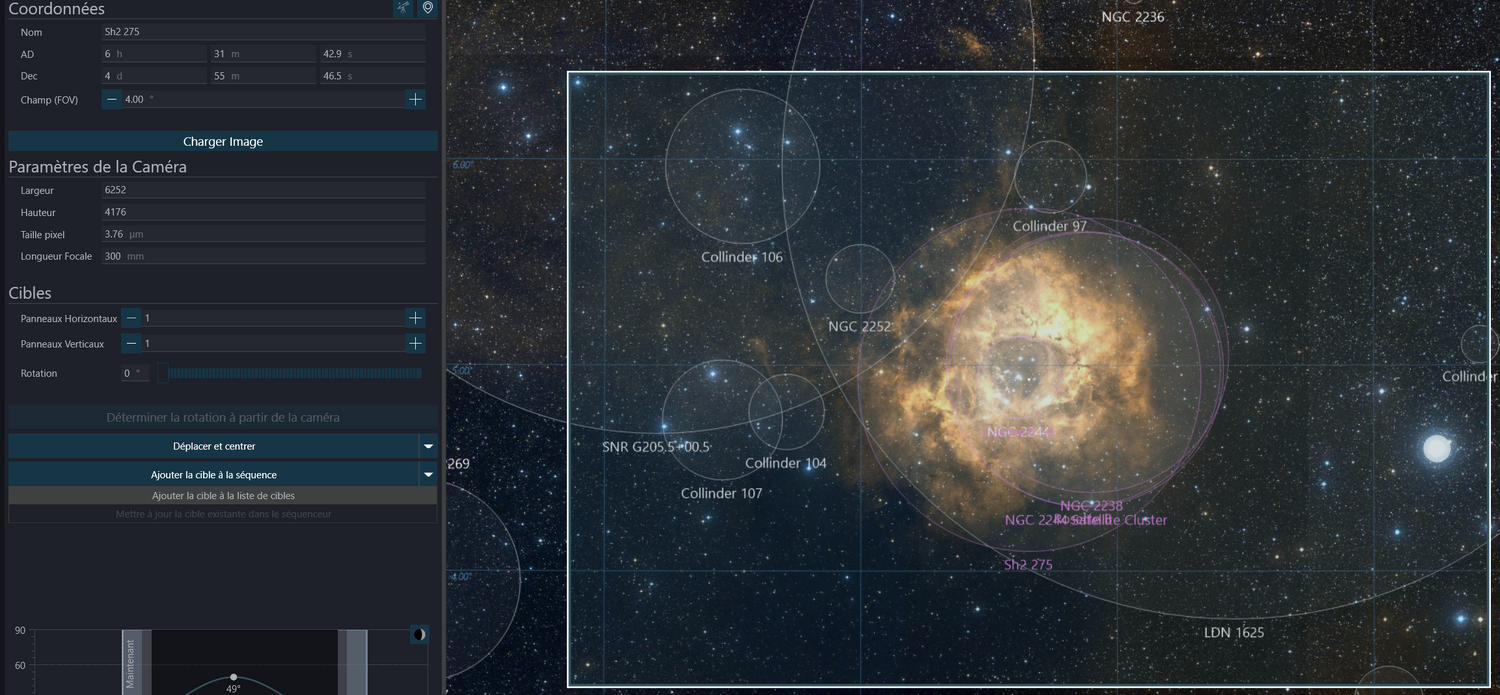The image size is (1500, 695).
Task: Choose Ajouter la cible à la séquence
Action: click(x=214, y=475)
